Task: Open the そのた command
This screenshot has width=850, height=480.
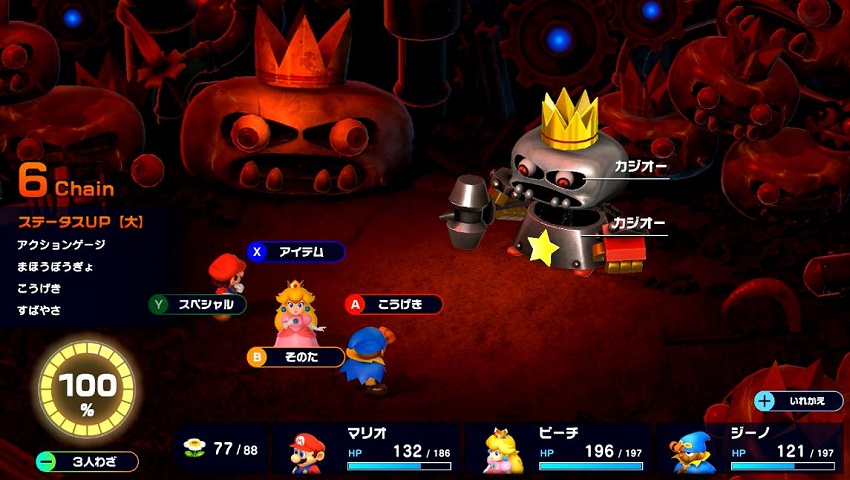Action: coord(296,356)
